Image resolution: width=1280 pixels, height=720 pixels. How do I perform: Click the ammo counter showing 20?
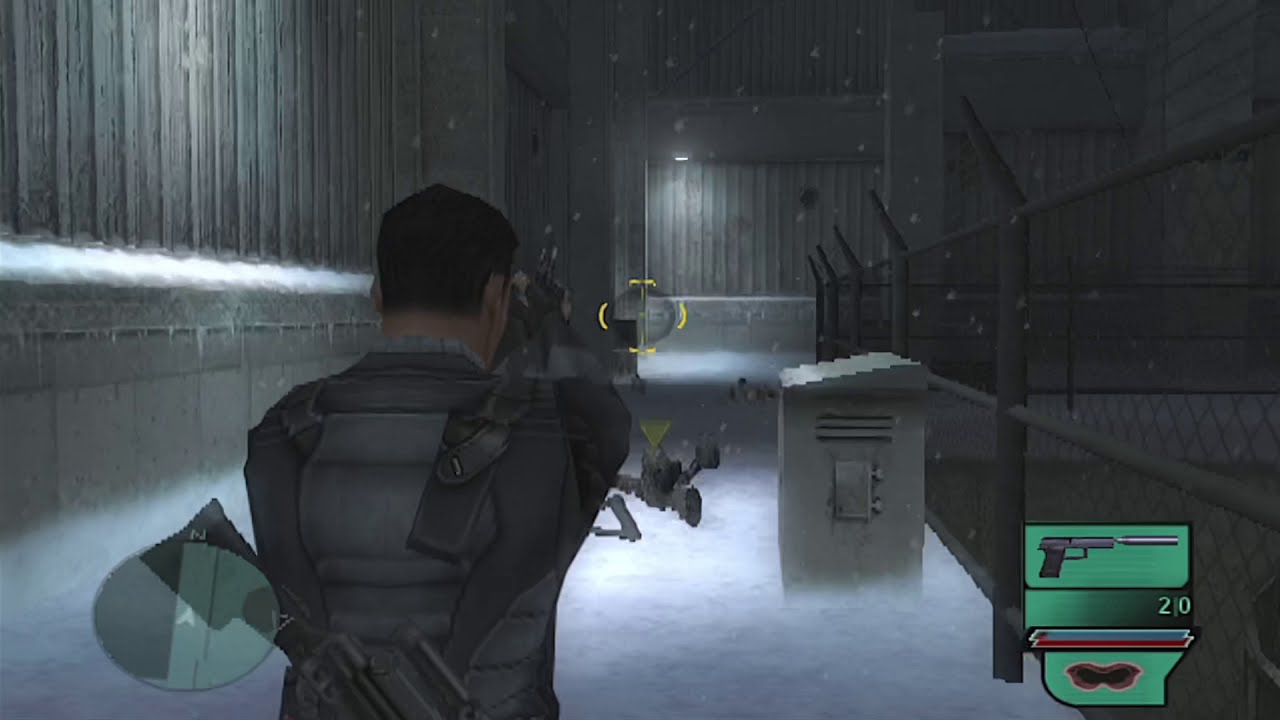coord(1176,605)
